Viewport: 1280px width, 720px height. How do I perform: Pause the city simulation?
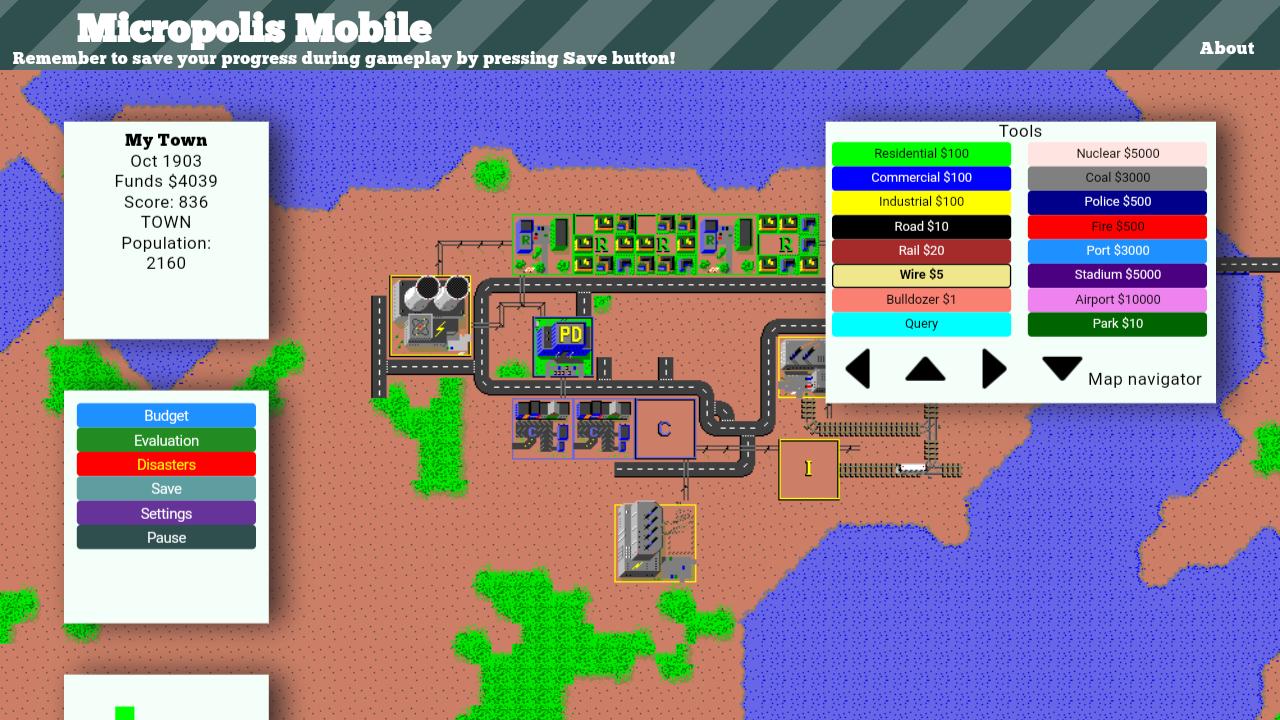166,537
